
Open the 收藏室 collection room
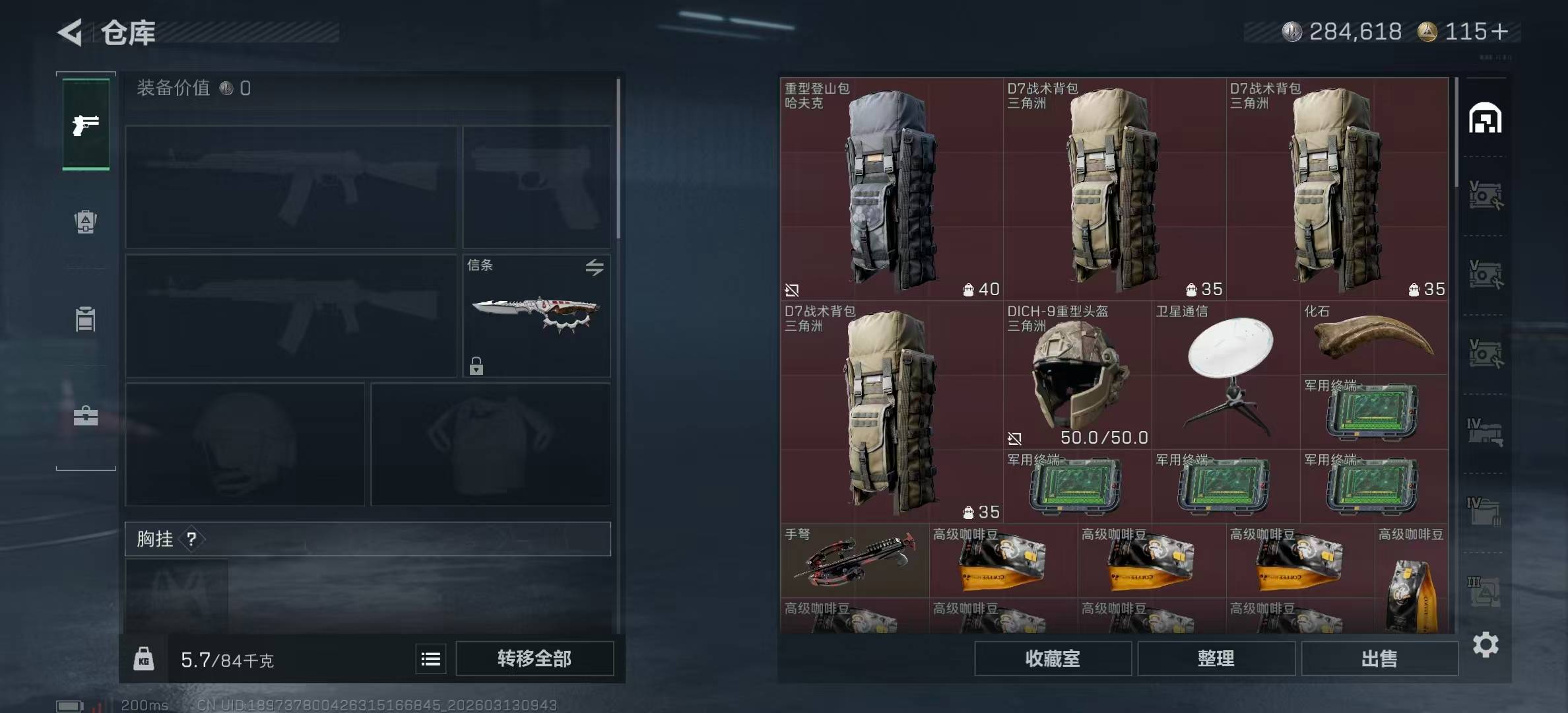pos(1053,658)
